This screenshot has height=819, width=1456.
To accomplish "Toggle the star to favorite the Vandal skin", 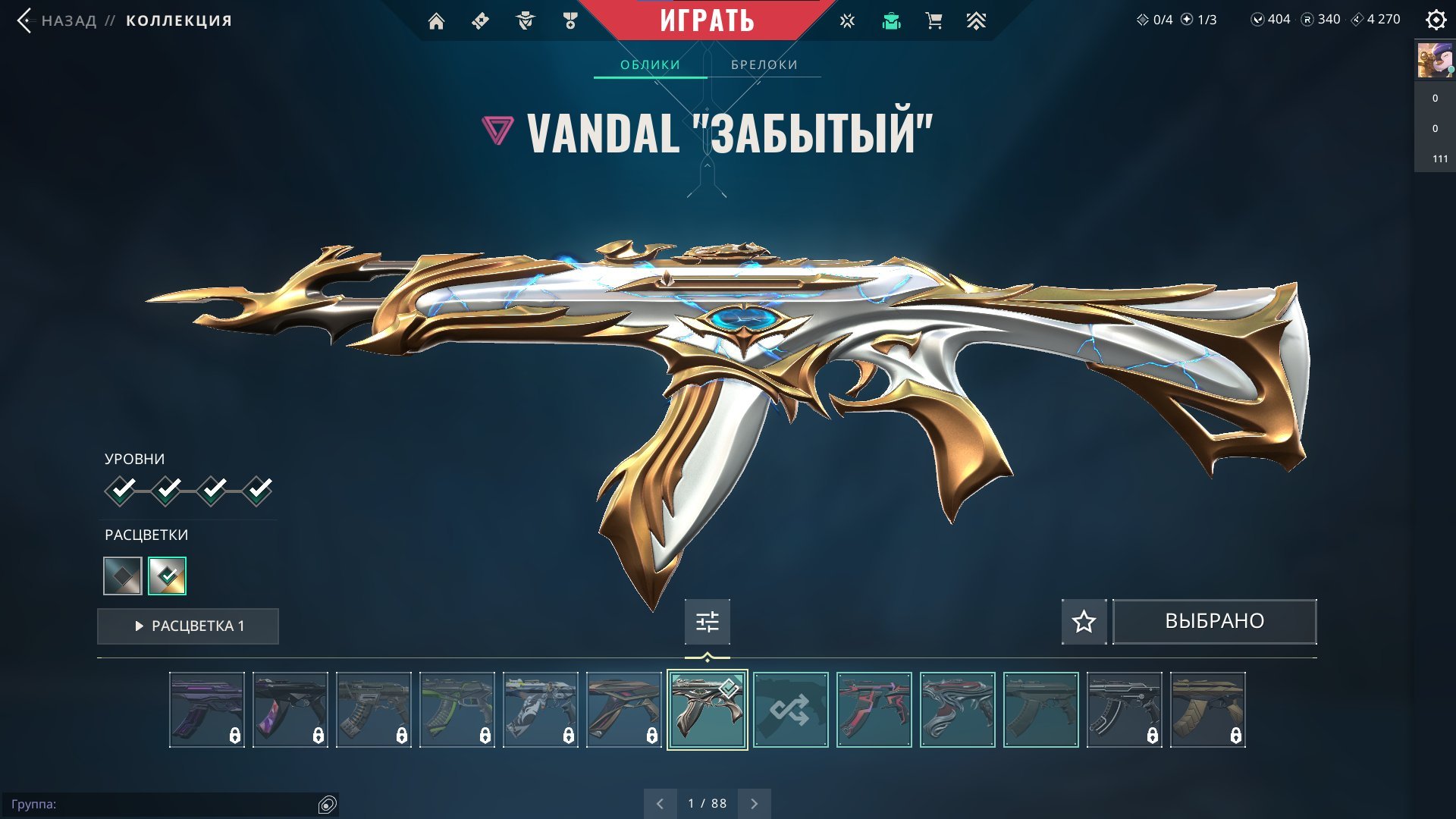I will click(x=1083, y=621).
